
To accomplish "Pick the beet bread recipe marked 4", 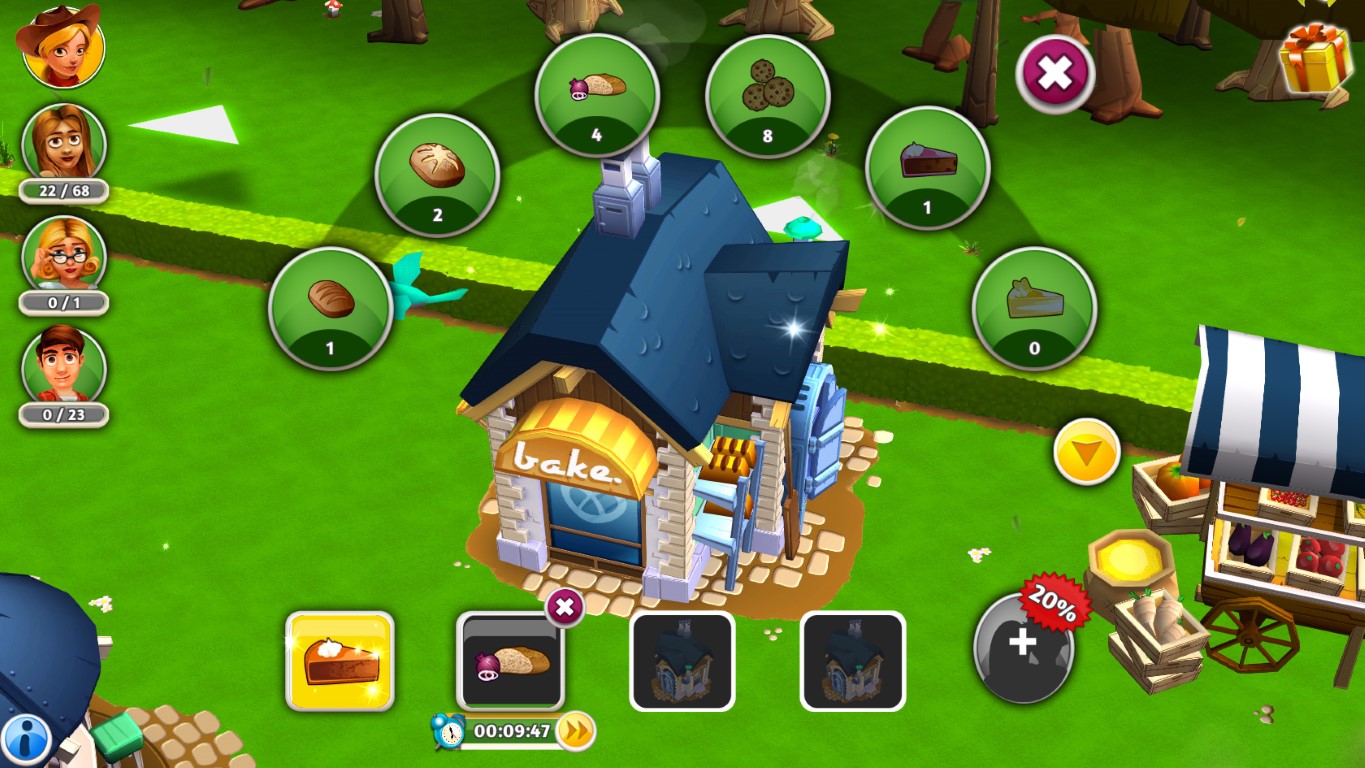I will tap(597, 92).
